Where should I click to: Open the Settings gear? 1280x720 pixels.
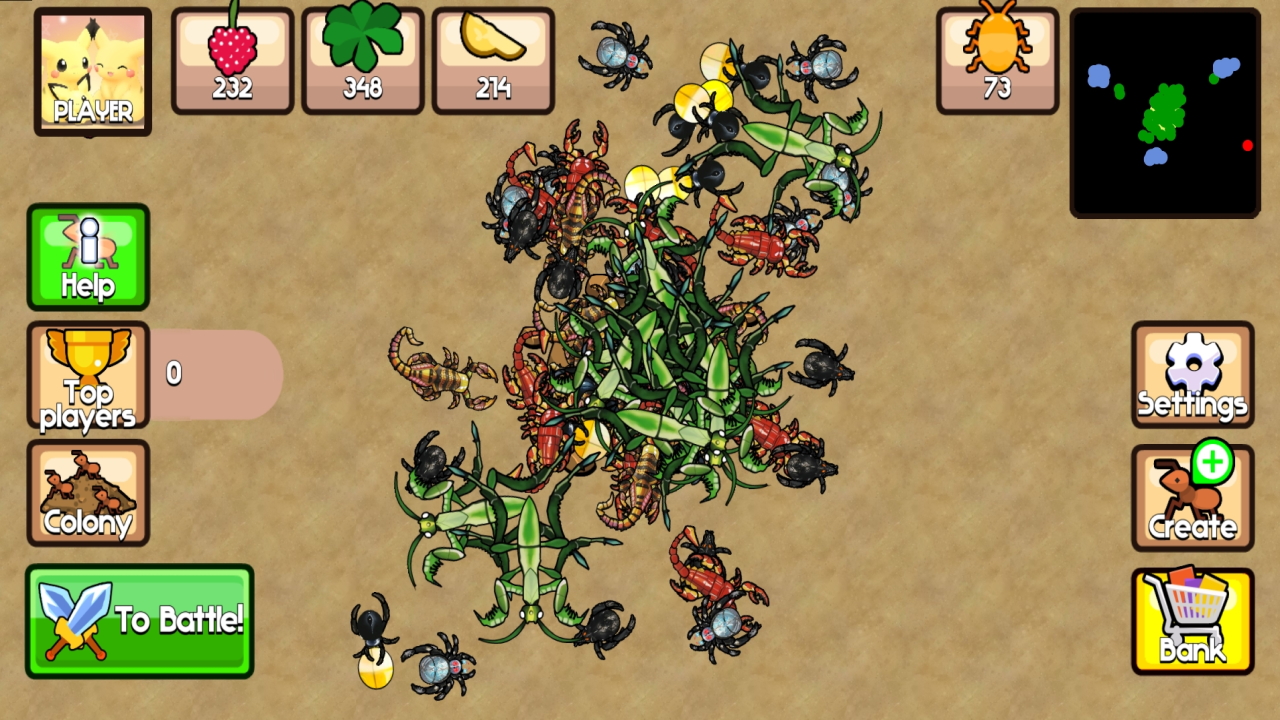click(1192, 374)
